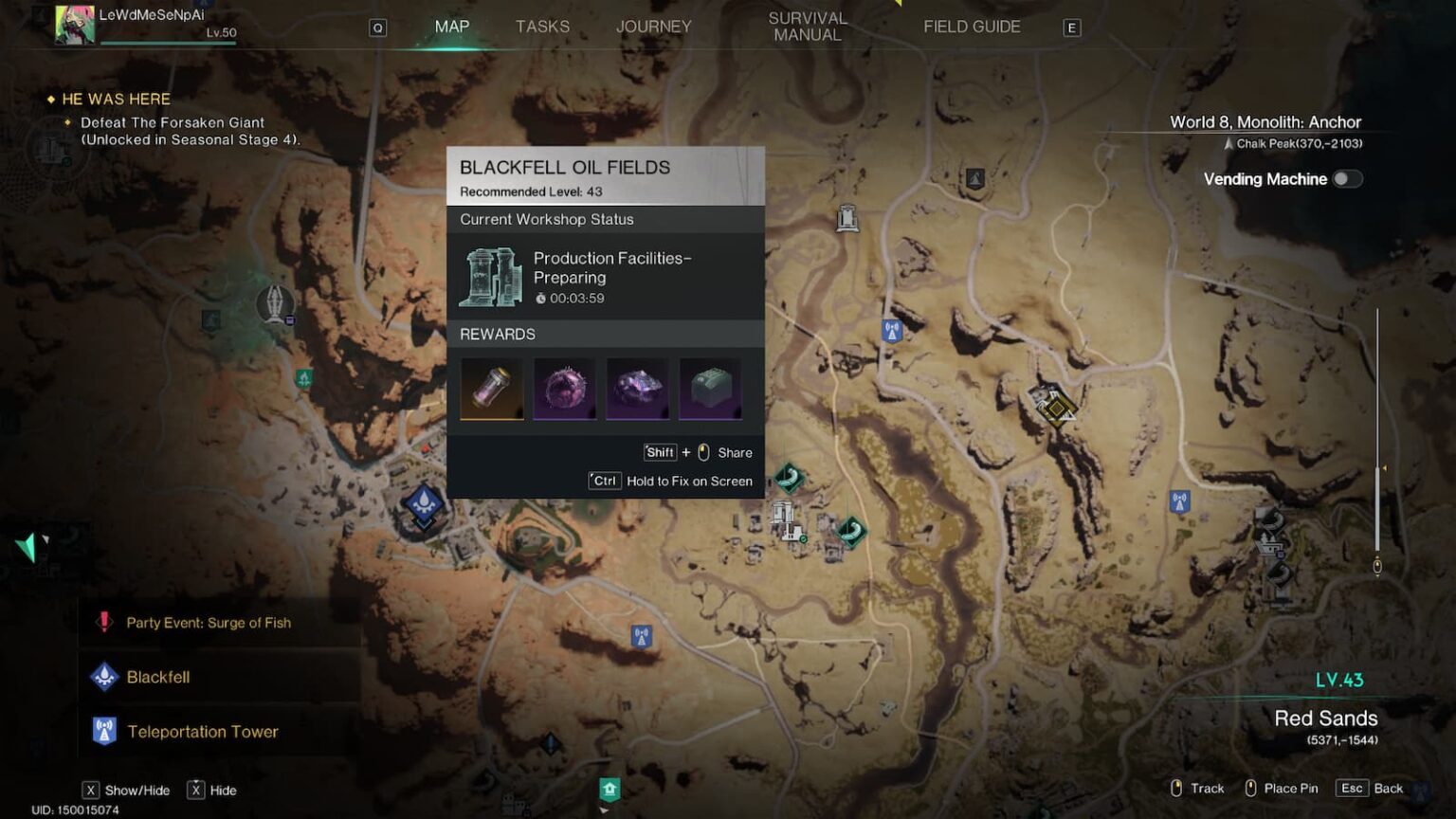Open the Survival Manual tab
1456x819 pixels.
click(807, 27)
